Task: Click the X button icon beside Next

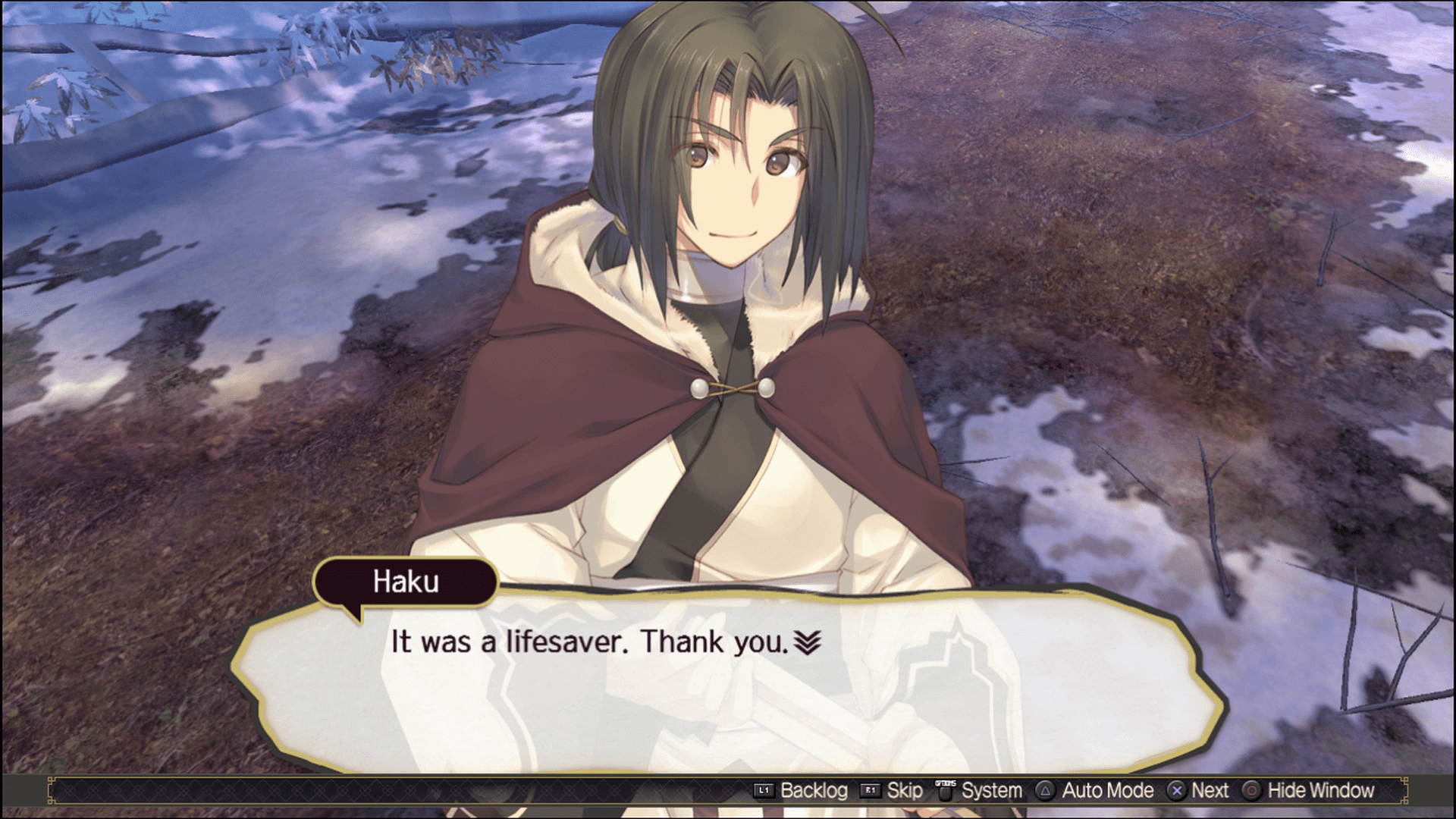Action: point(1178,790)
